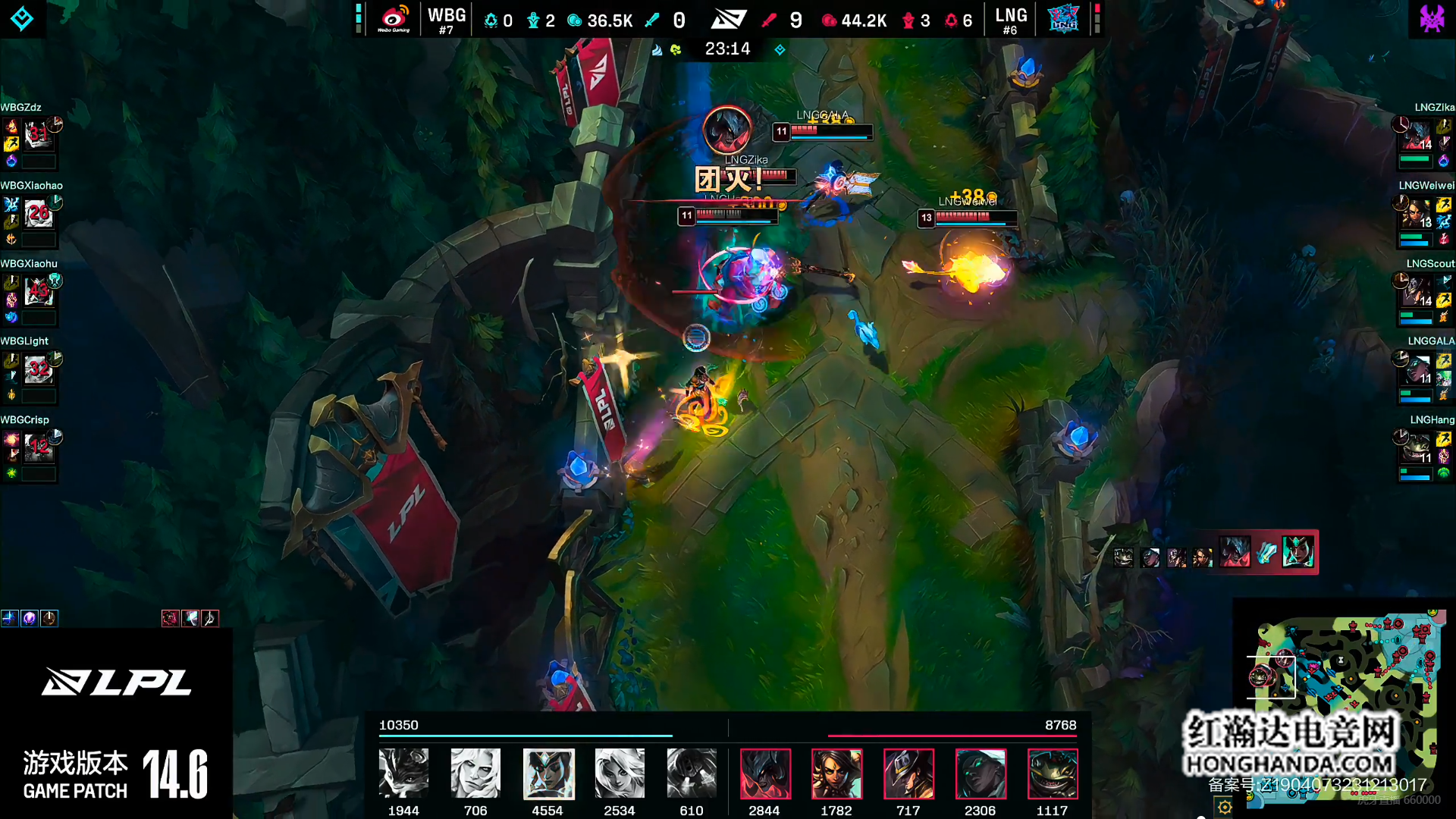Open the gear settings icon beside minimap
Image resolution: width=1456 pixels, height=819 pixels.
pyautogui.click(x=1225, y=807)
